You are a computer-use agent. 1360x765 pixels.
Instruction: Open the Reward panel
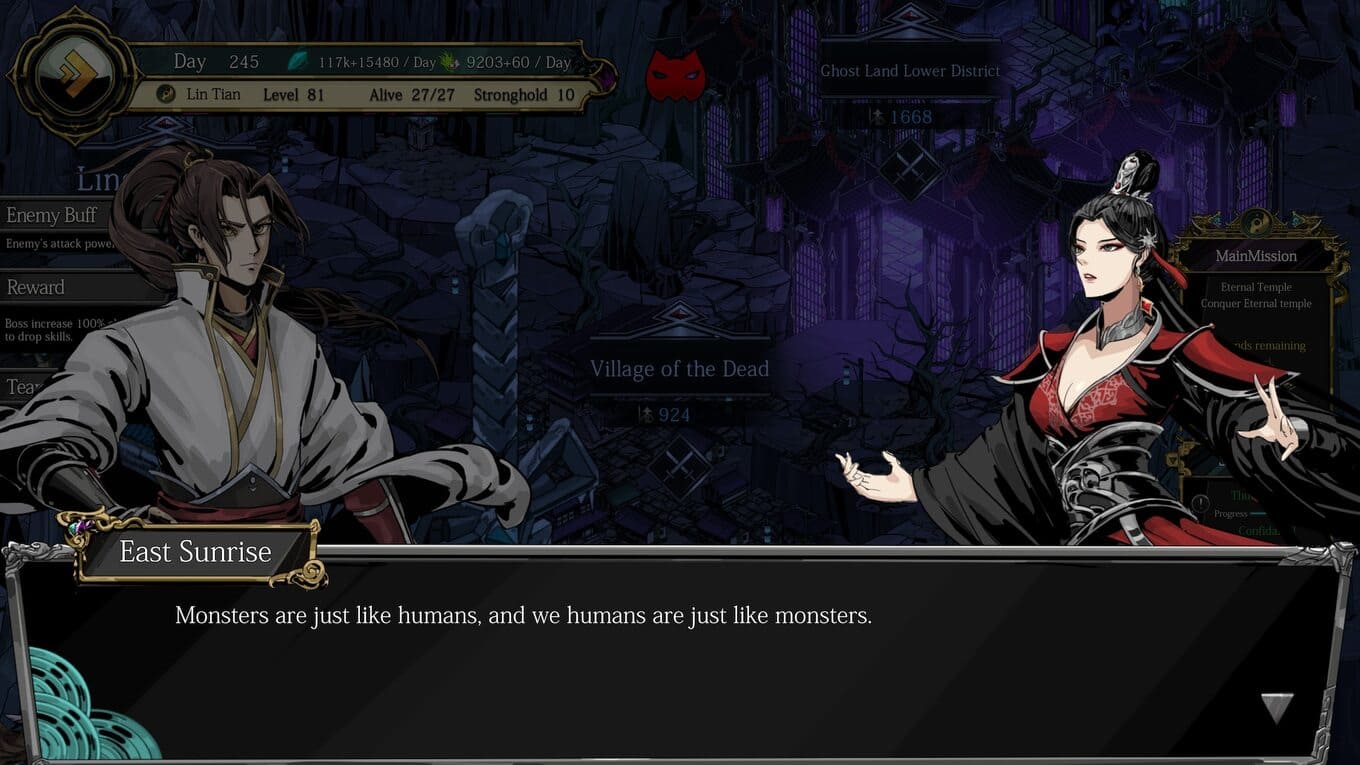click(36, 288)
